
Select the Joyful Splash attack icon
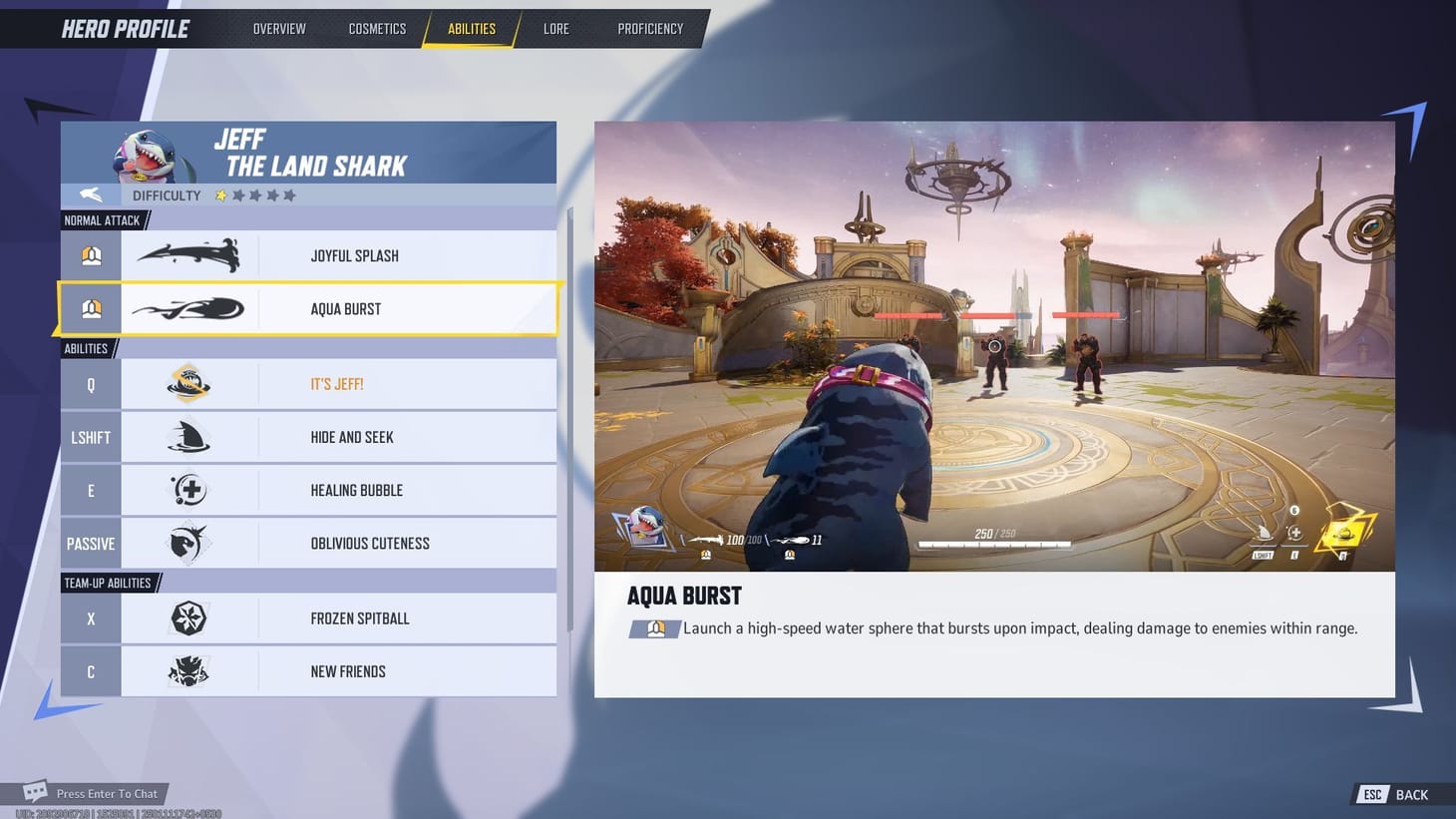(x=189, y=255)
